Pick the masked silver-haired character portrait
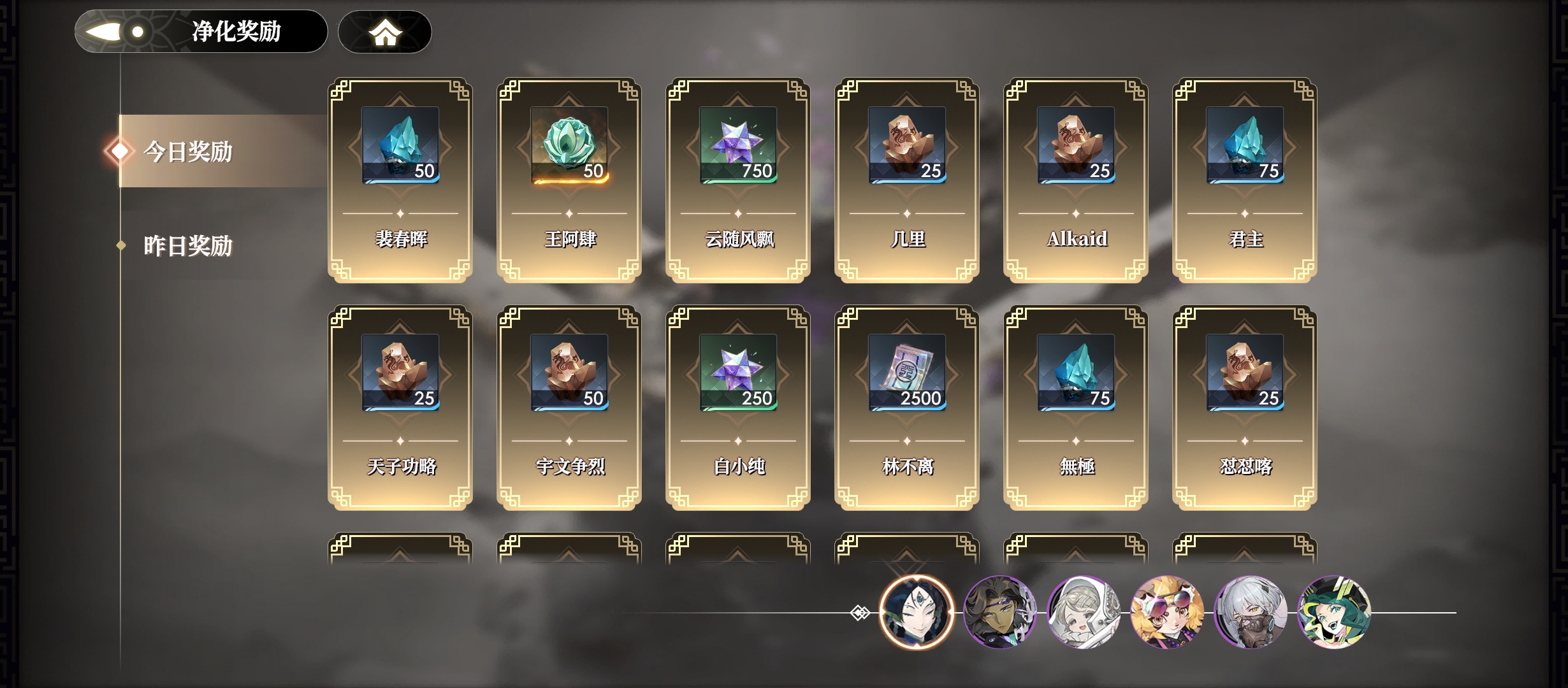The height and width of the screenshot is (688, 1568). pyautogui.click(x=1251, y=612)
